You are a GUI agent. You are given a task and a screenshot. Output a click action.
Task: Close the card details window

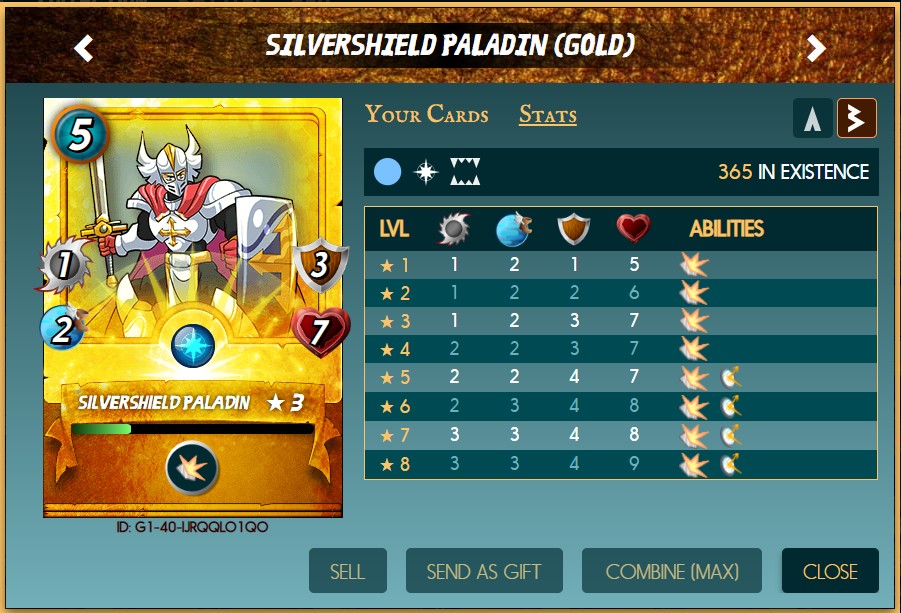click(x=830, y=571)
